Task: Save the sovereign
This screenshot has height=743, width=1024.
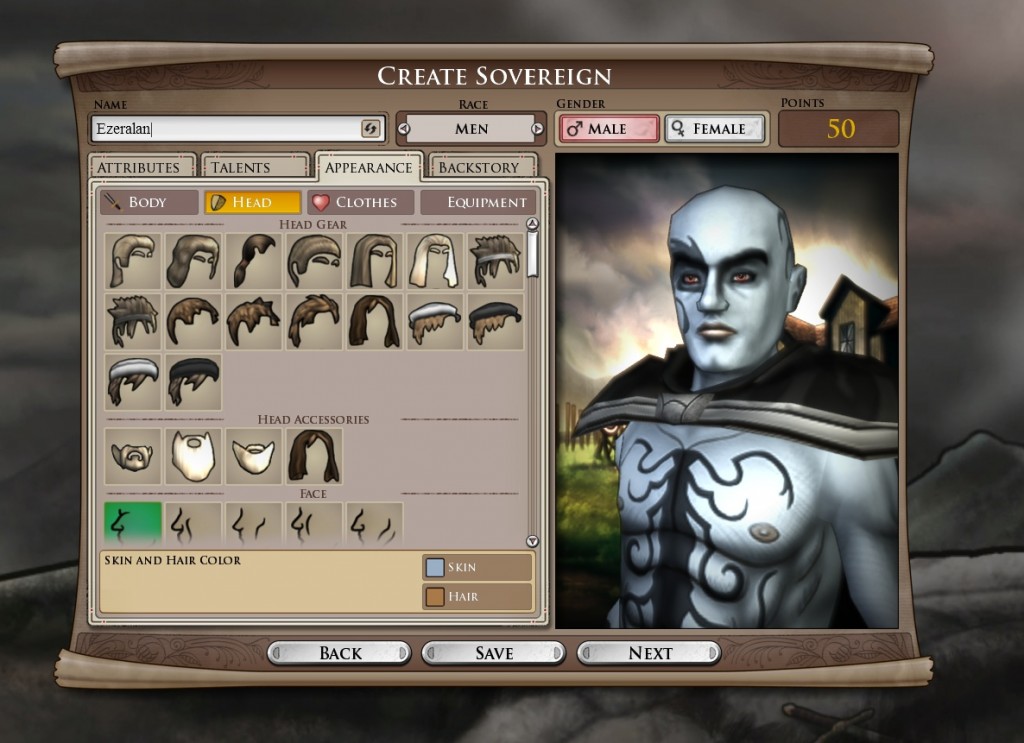Action: tap(494, 653)
